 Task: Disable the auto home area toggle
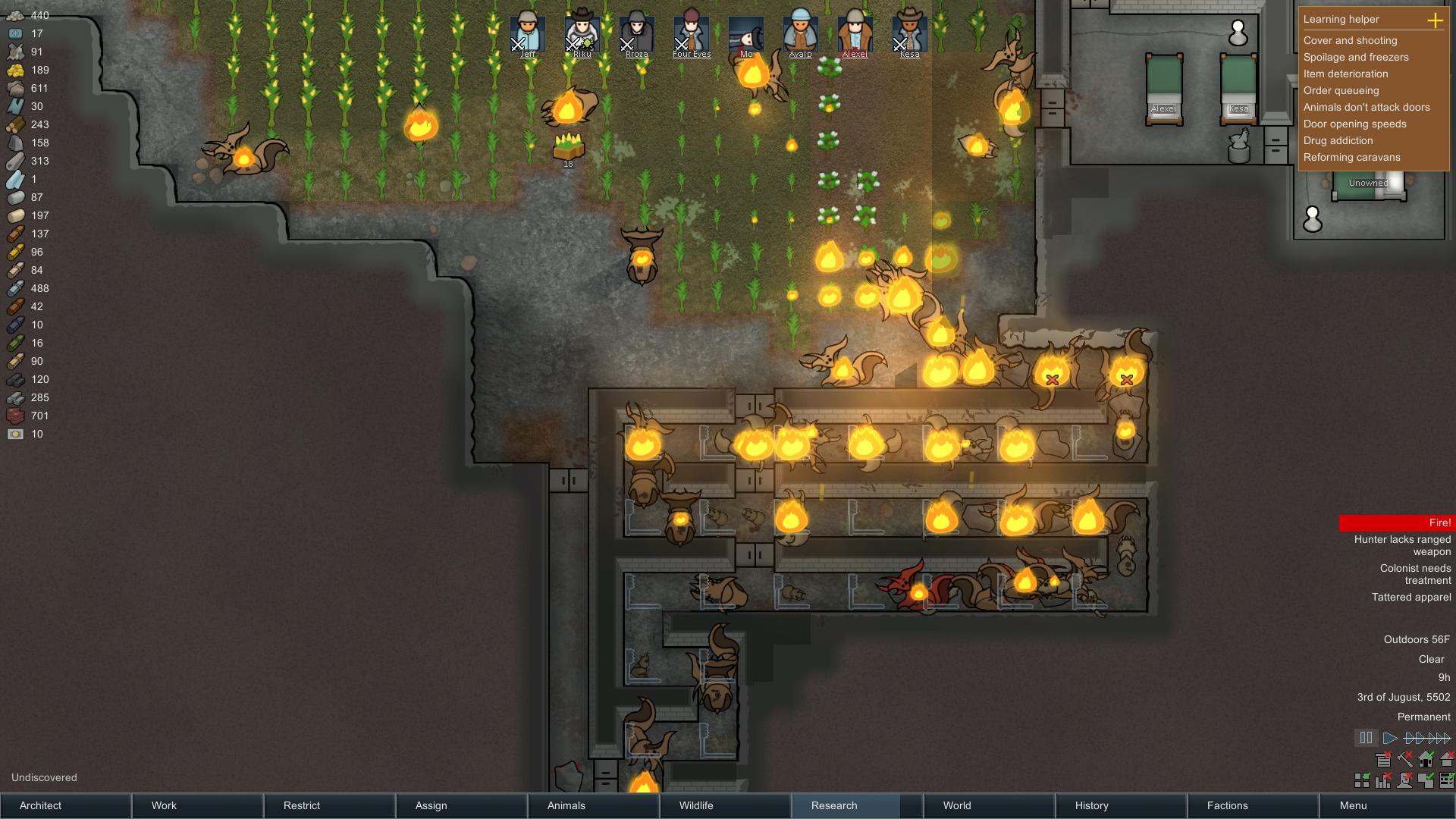pos(1427,758)
